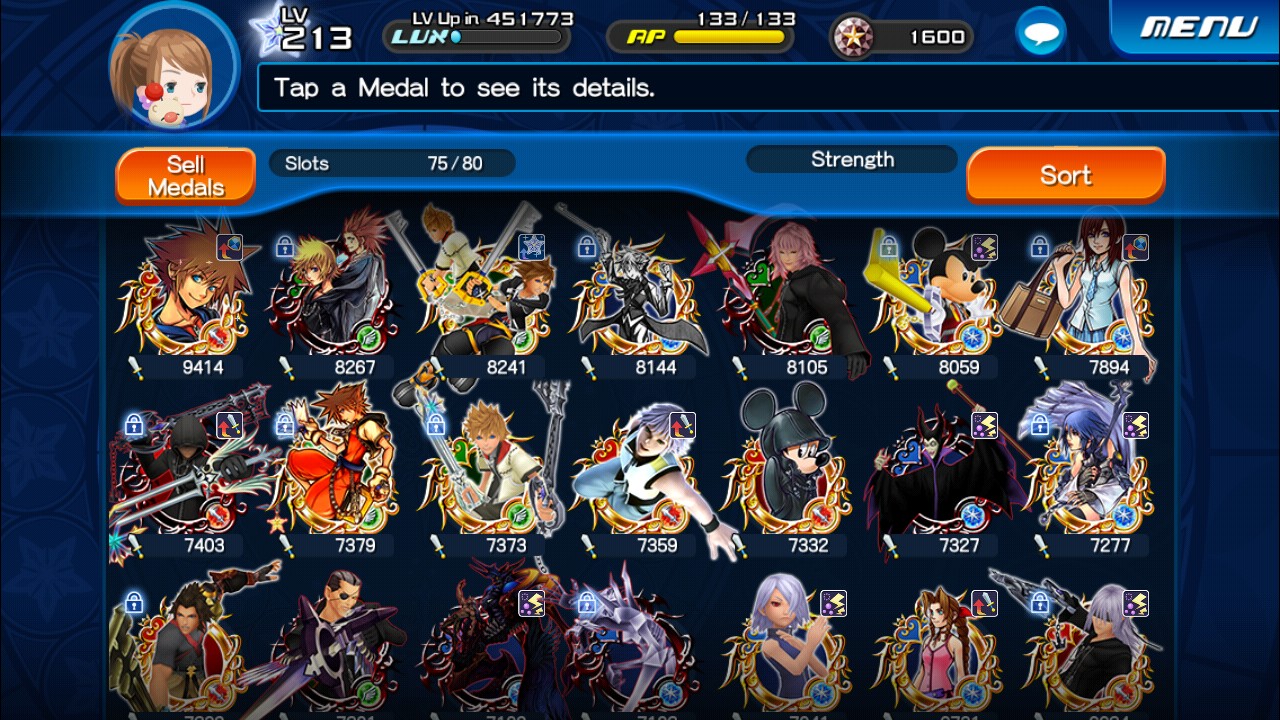
Task: Open the chat speech bubble
Action: [x=1040, y=35]
